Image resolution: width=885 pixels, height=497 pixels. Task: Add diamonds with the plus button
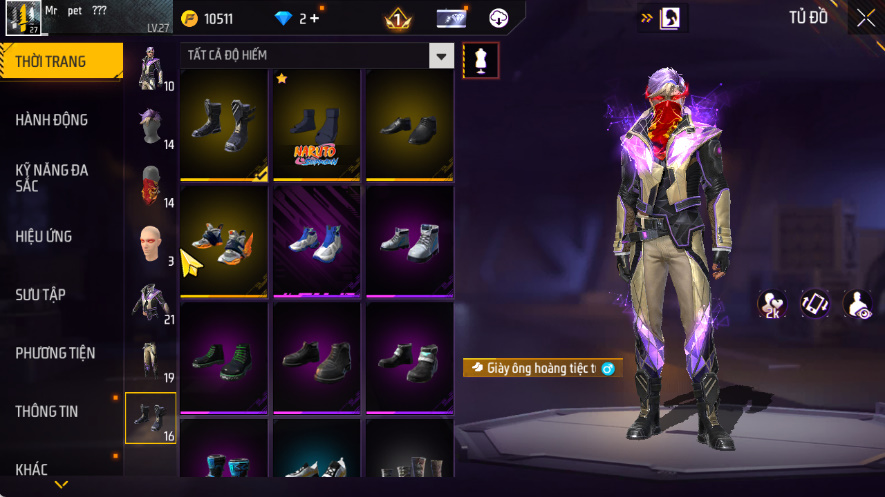point(315,19)
